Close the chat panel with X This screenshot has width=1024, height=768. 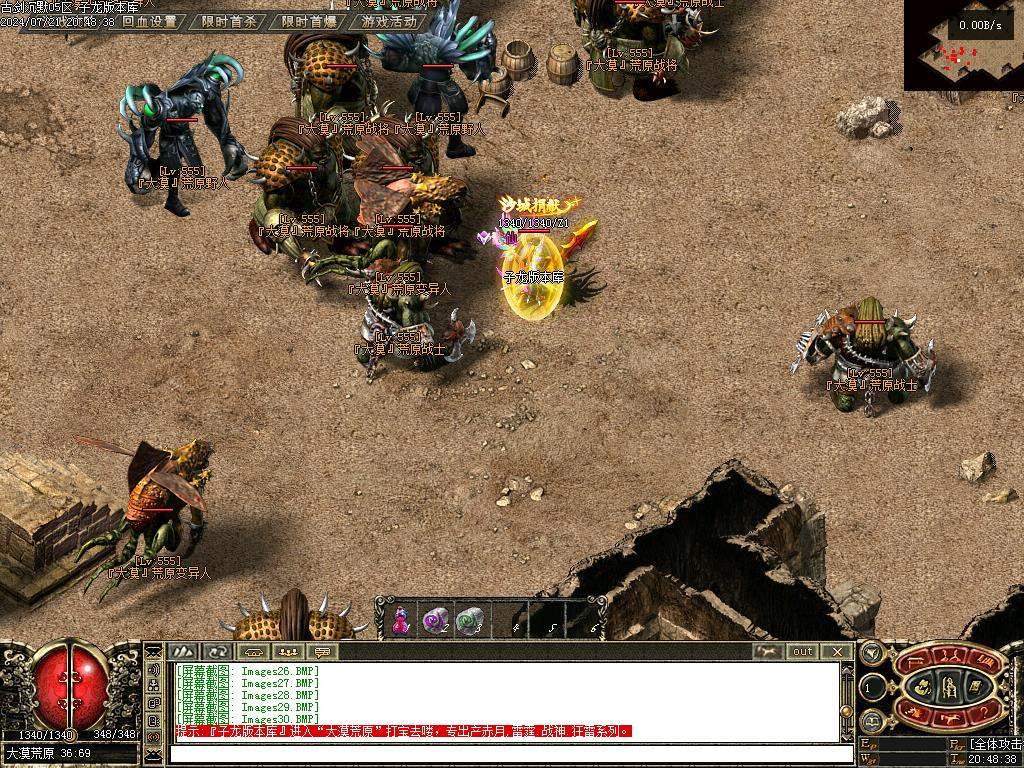point(838,651)
